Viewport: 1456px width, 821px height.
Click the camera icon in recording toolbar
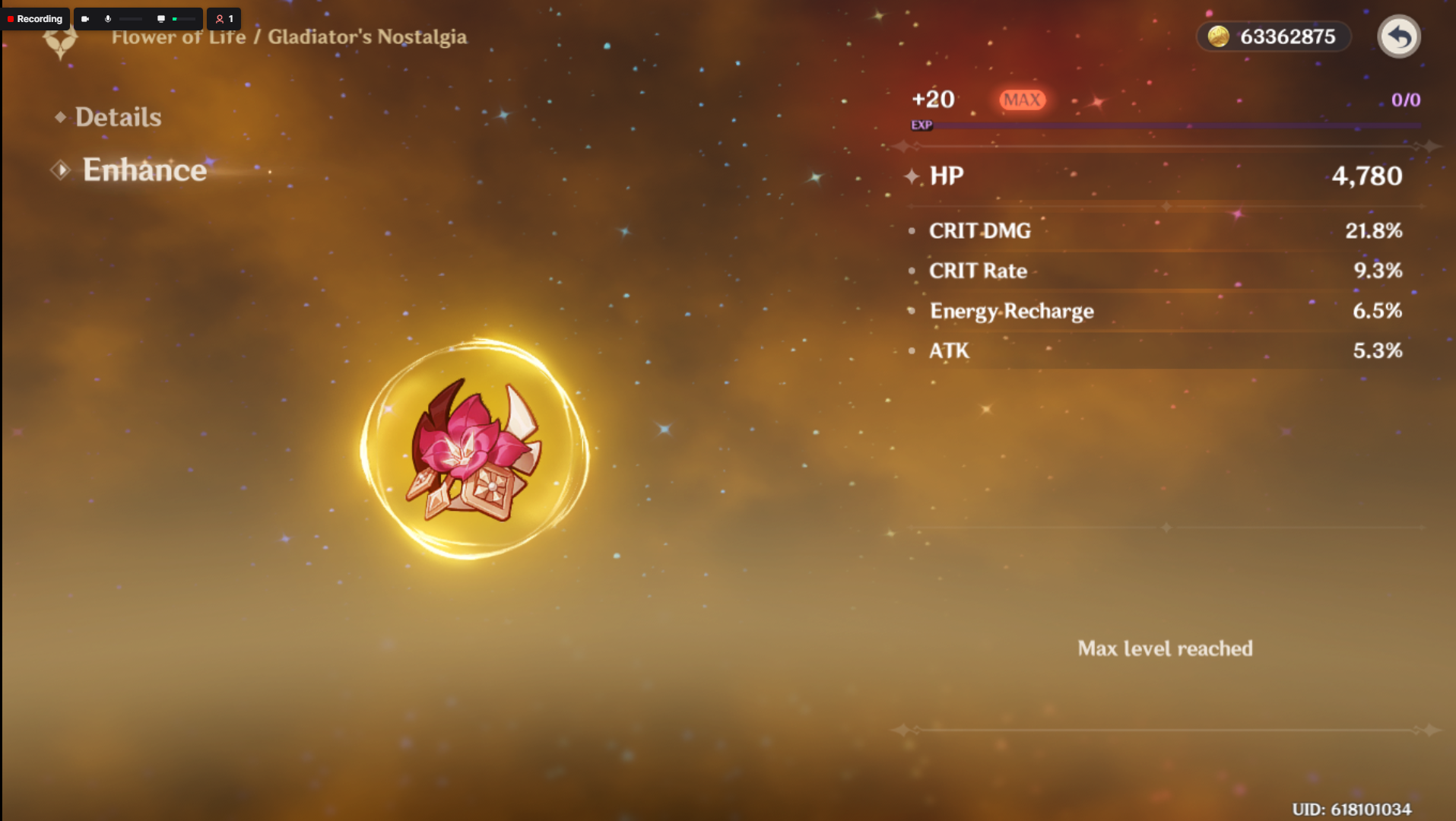pyautogui.click(x=86, y=18)
